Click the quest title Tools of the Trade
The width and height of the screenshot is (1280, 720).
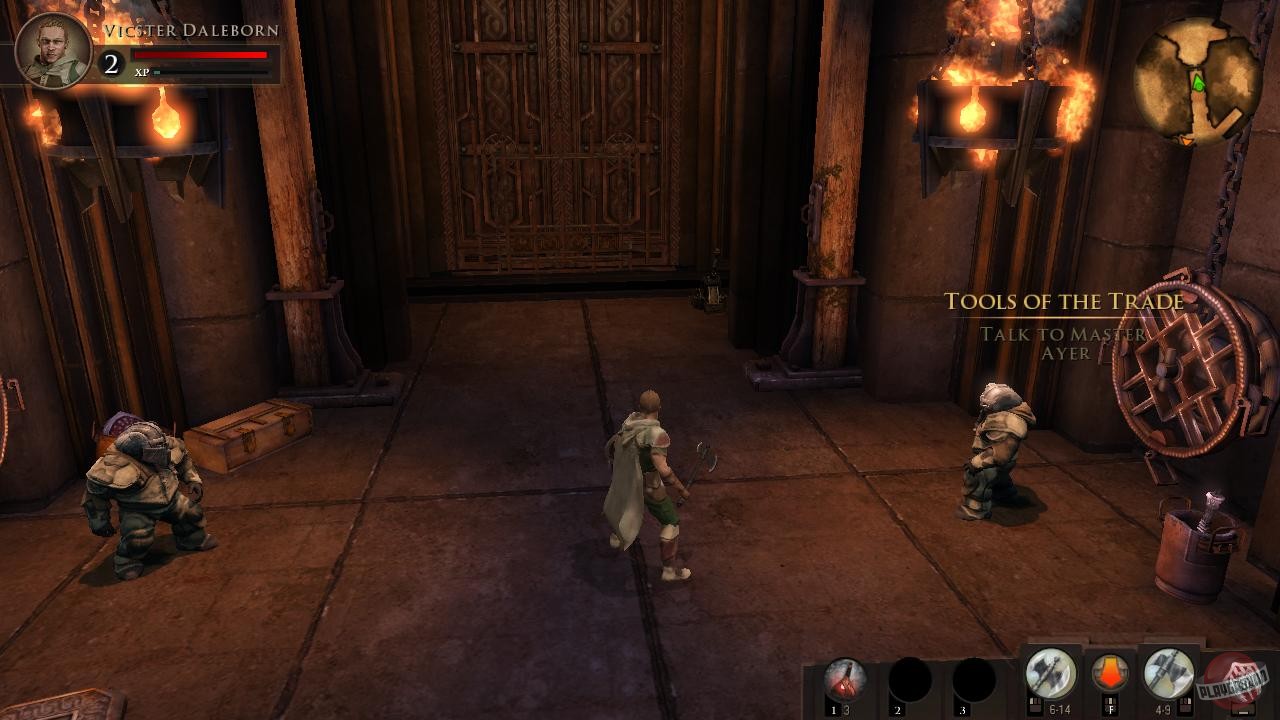pos(1065,301)
